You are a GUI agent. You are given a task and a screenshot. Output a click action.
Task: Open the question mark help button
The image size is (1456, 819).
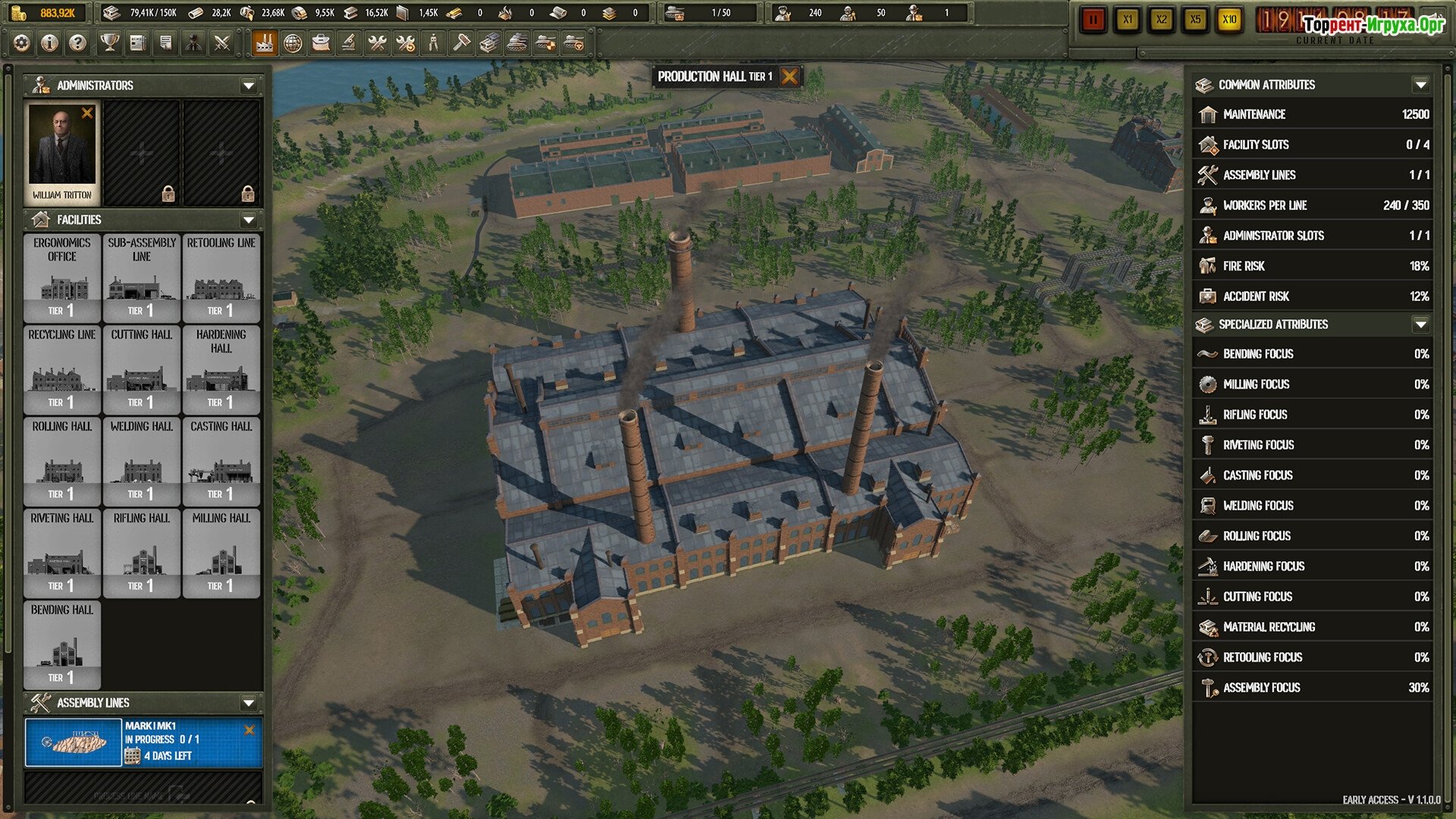pyautogui.click(x=77, y=43)
